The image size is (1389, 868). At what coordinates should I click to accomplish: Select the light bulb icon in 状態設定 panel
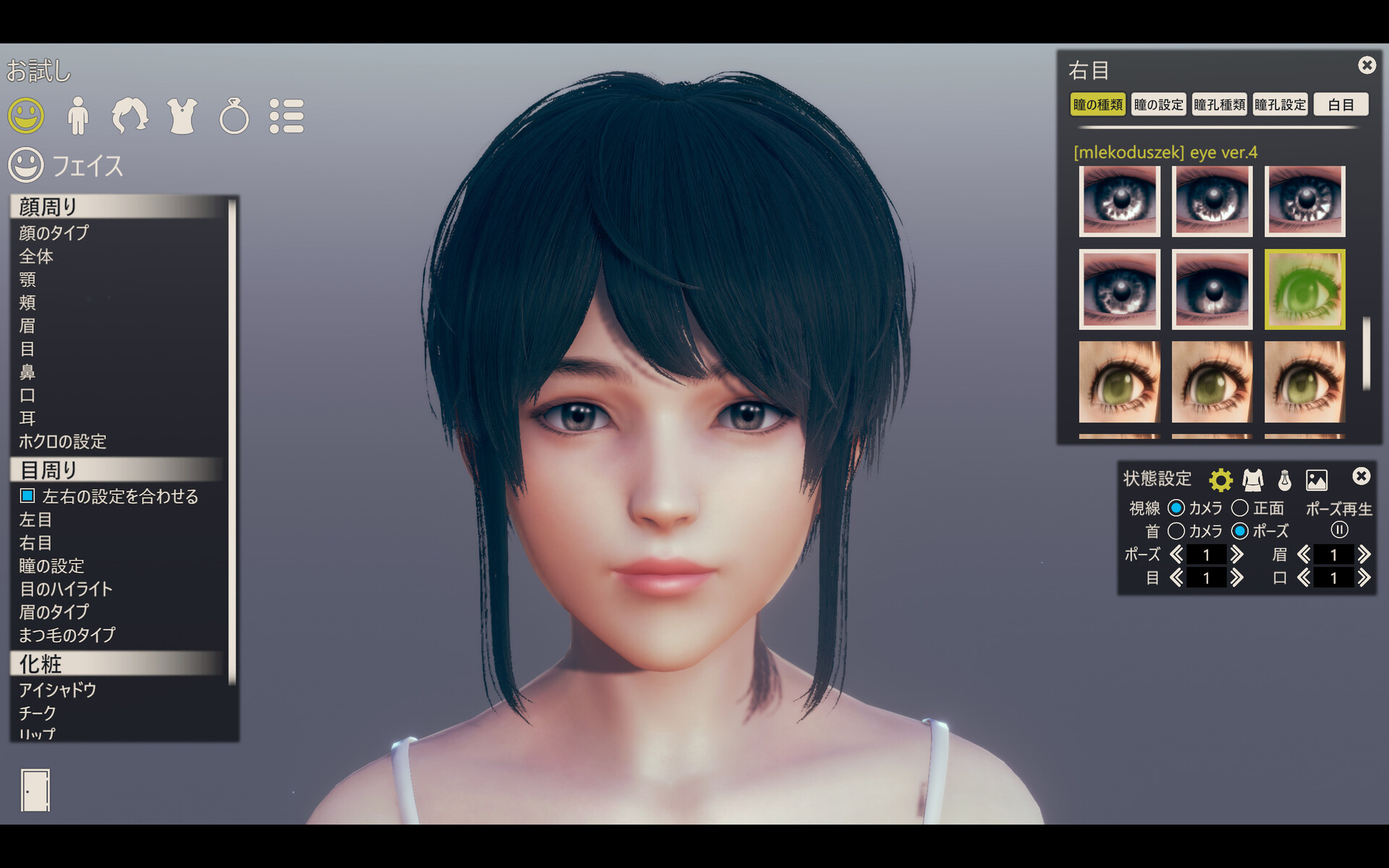click(1286, 479)
